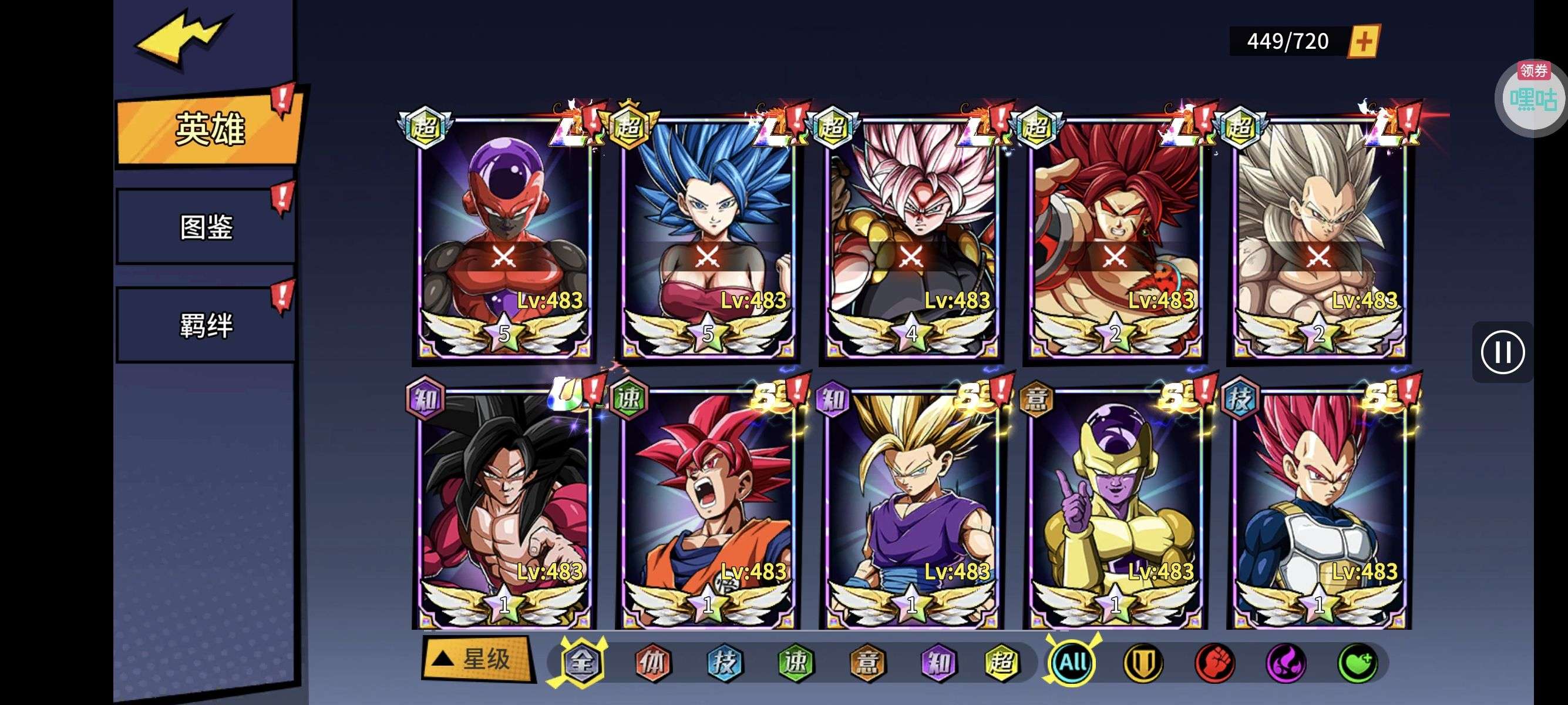The image size is (1568, 705).
Task: Select the blue-haired female Saiyan card
Action: tap(707, 237)
